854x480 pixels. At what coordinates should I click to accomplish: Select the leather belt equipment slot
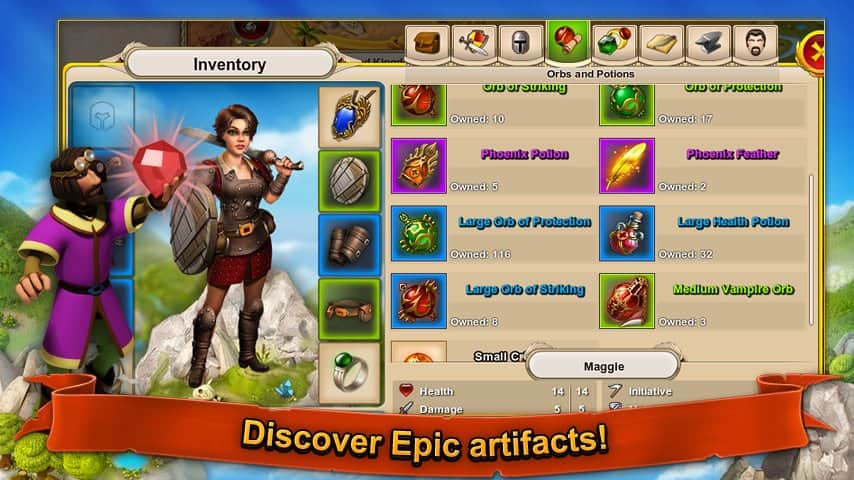(350, 309)
